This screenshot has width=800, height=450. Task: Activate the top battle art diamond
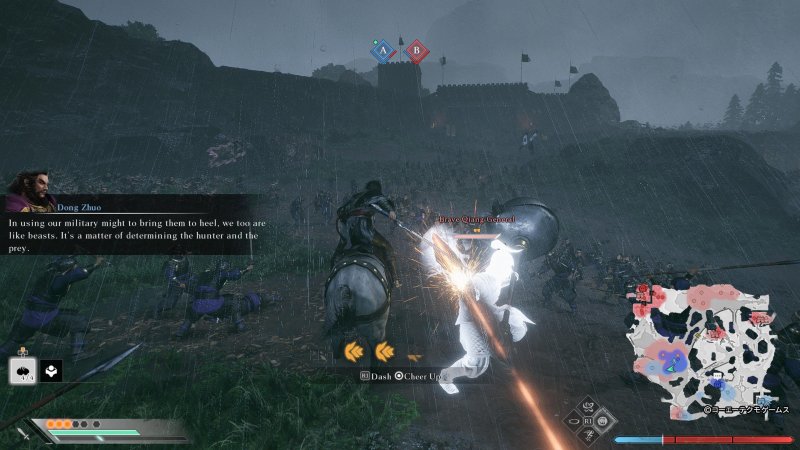pyautogui.click(x=586, y=408)
